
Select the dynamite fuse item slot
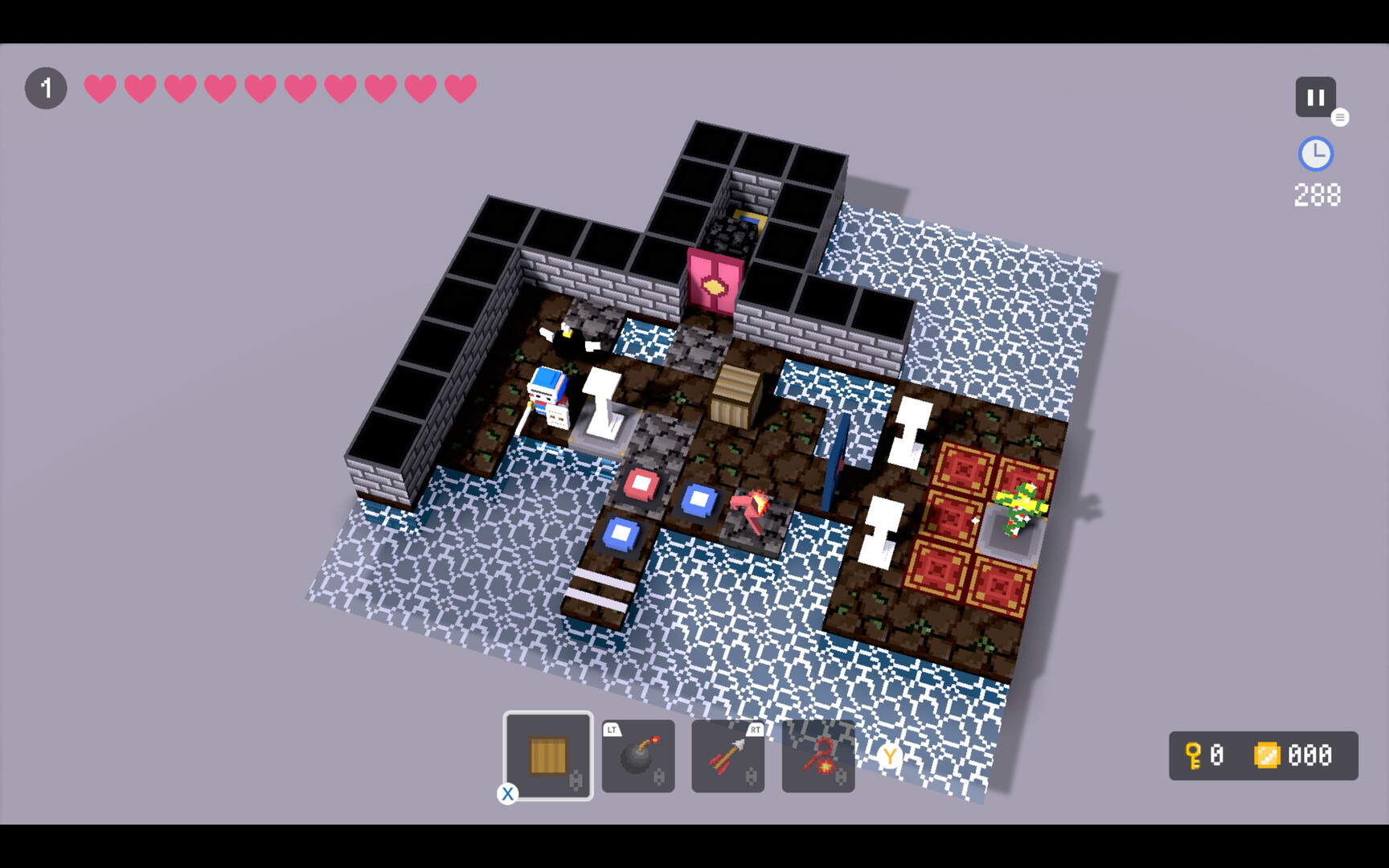[x=817, y=755]
